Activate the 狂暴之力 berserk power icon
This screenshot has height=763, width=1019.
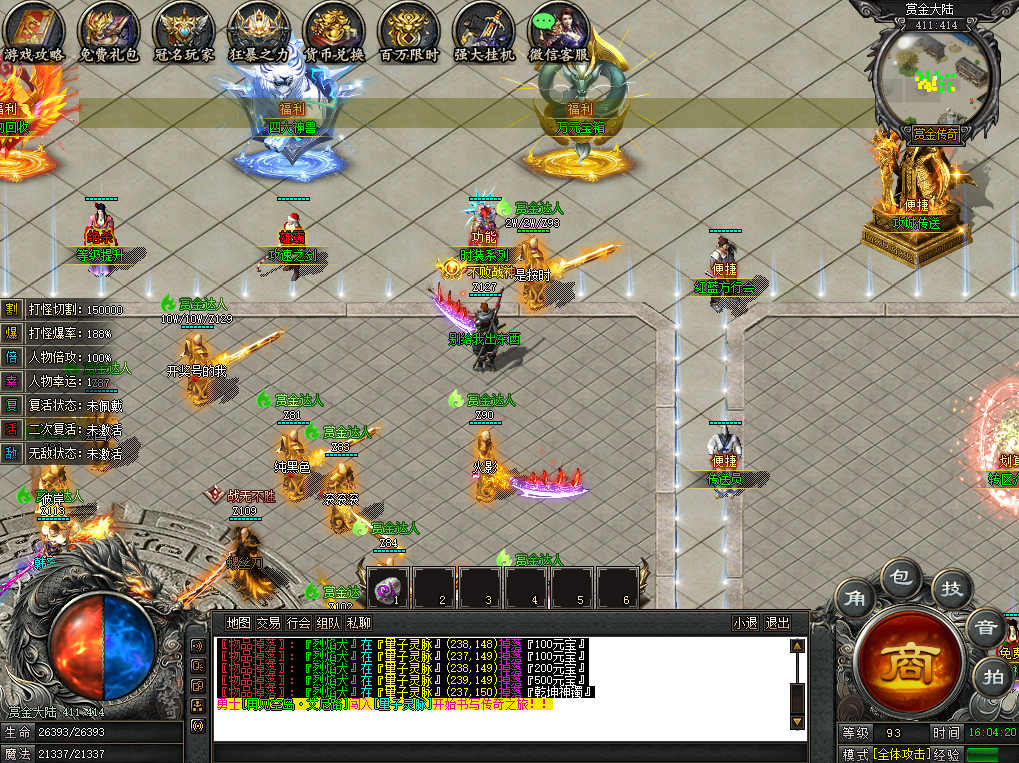[259, 28]
